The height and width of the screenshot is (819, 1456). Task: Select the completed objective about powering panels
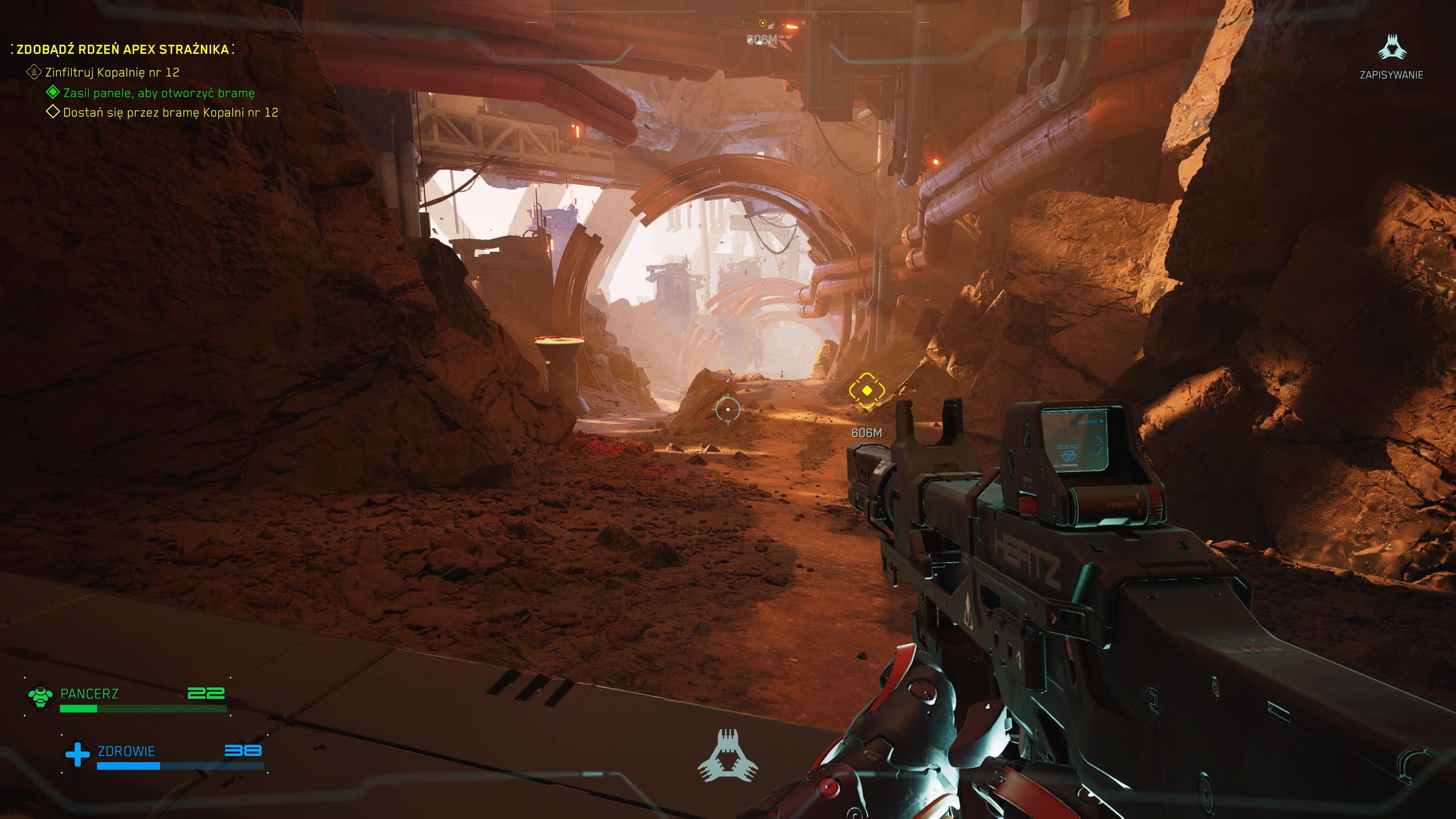pyautogui.click(x=158, y=93)
